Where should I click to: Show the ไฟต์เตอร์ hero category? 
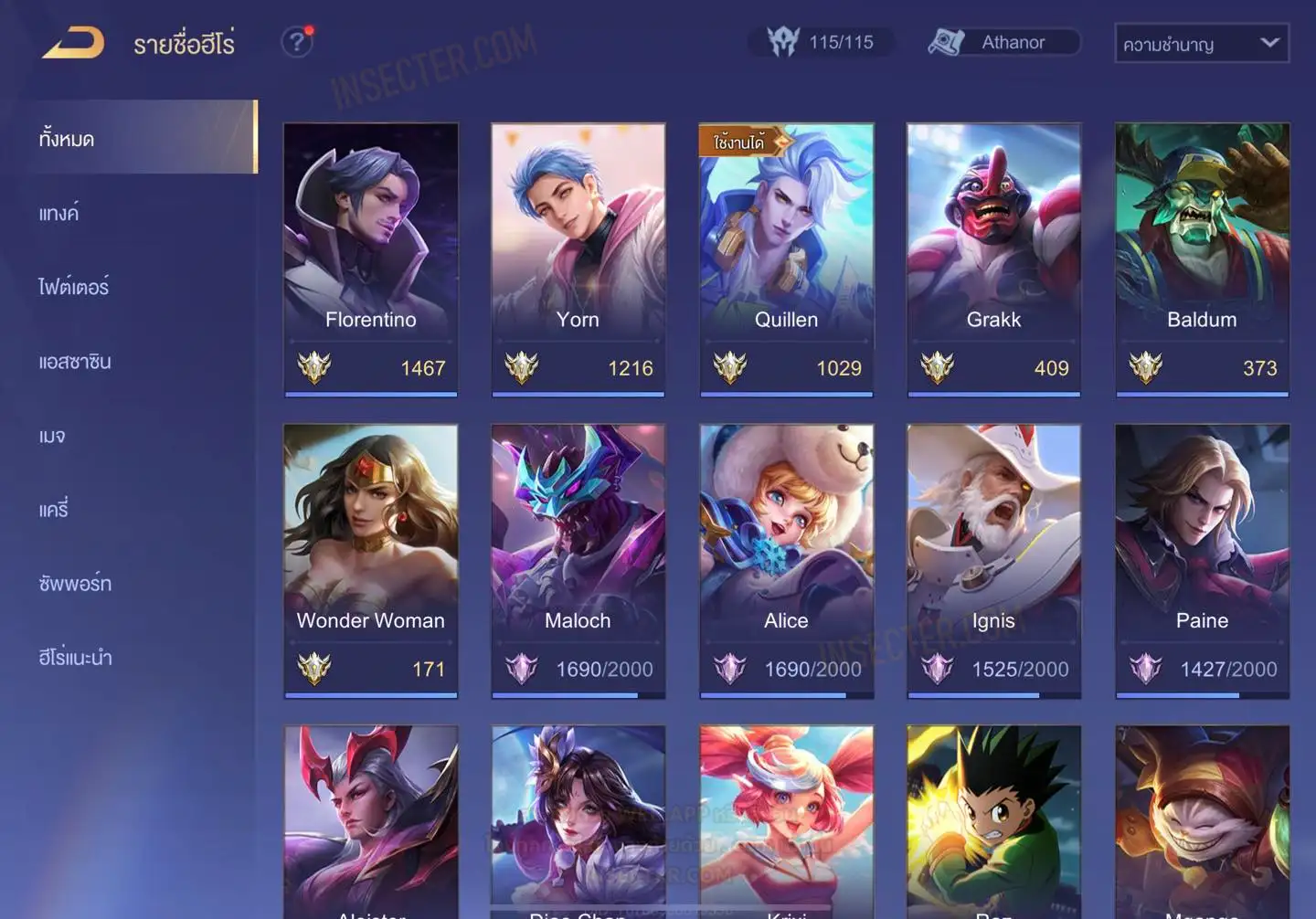74,287
